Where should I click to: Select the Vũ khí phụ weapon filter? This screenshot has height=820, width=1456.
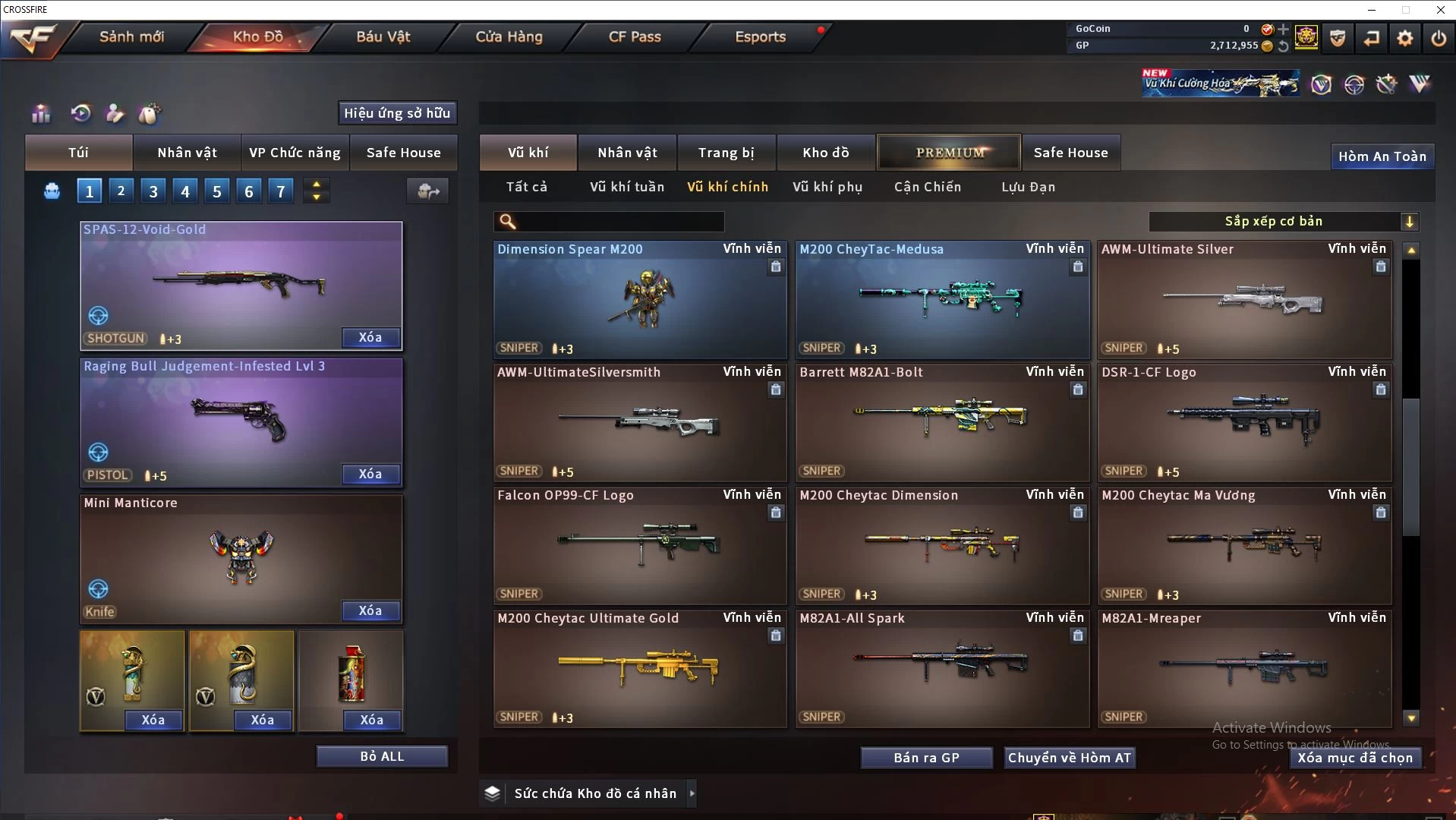coord(827,187)
